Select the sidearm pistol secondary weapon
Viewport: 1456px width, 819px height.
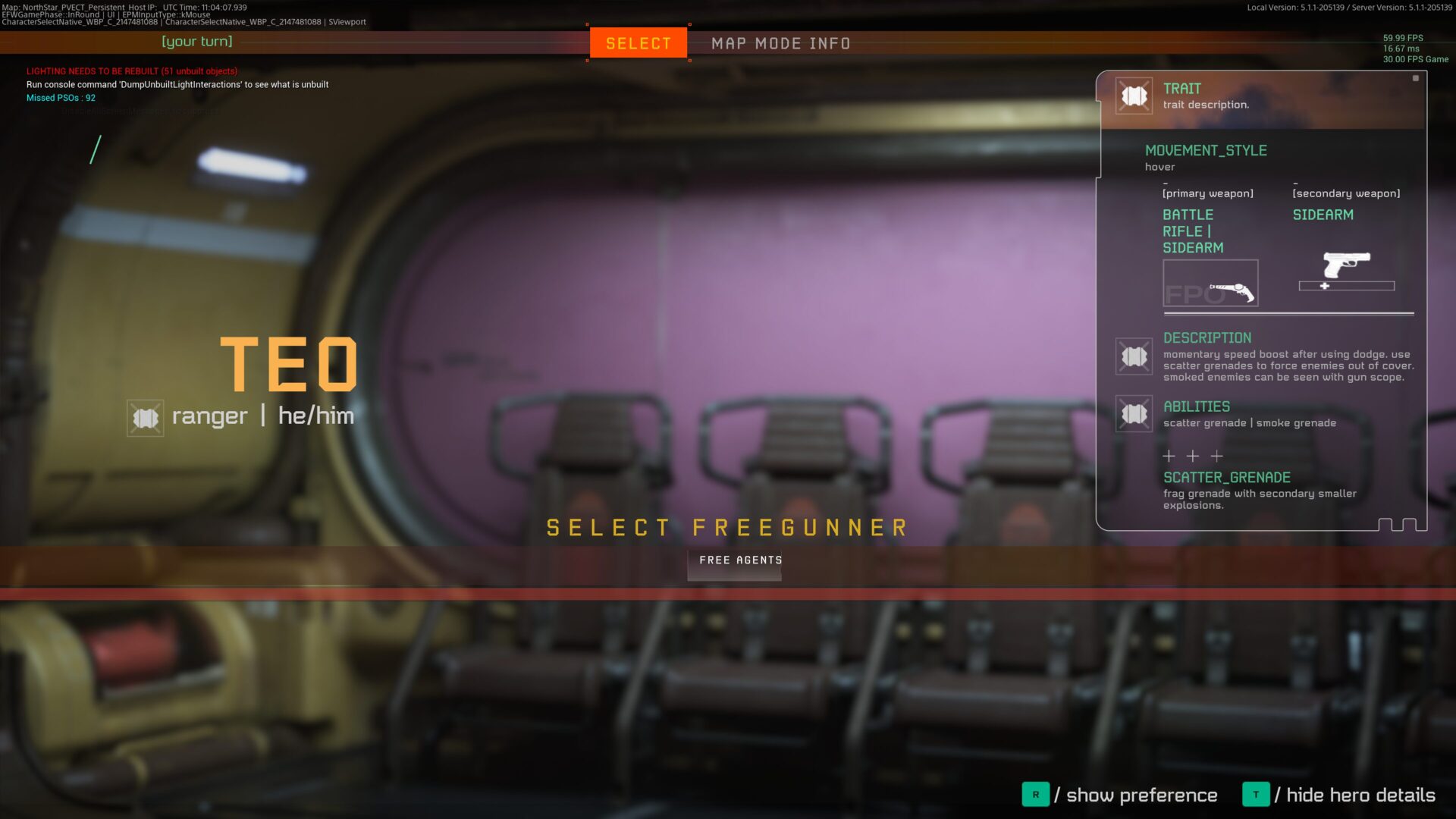[1346, 266]
